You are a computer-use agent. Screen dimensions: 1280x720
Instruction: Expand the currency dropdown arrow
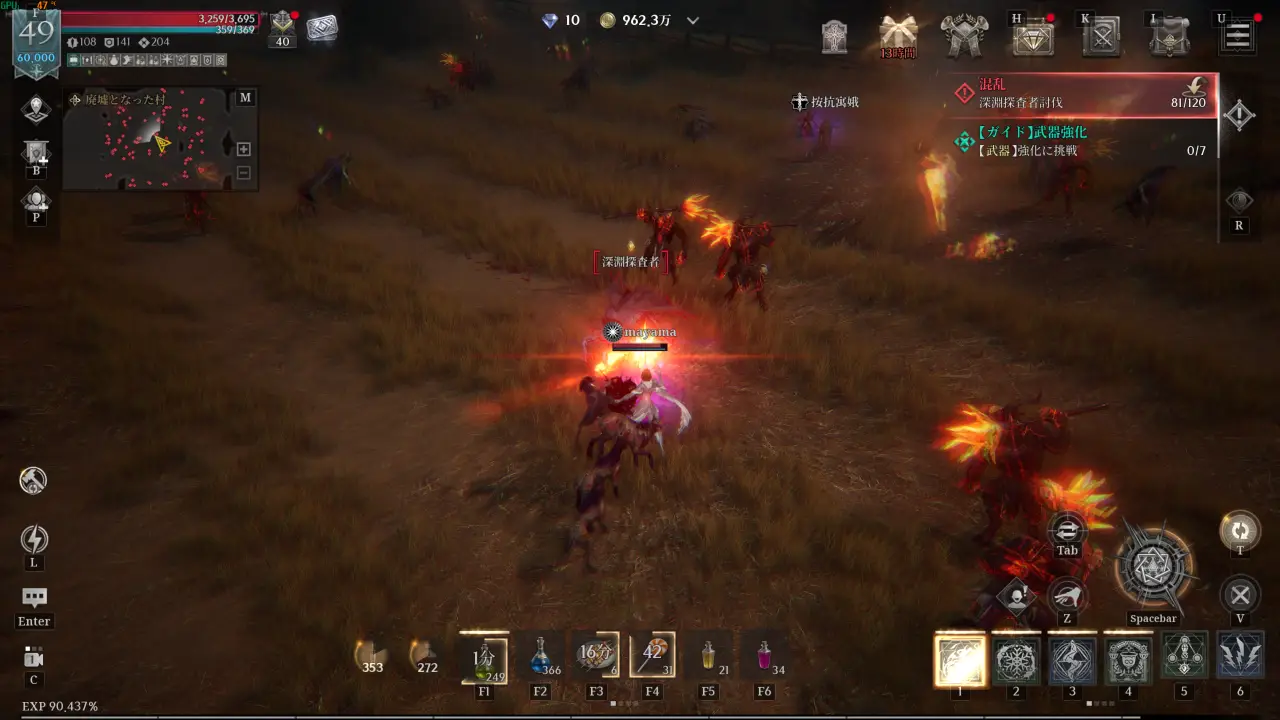(x=693, y=21)
